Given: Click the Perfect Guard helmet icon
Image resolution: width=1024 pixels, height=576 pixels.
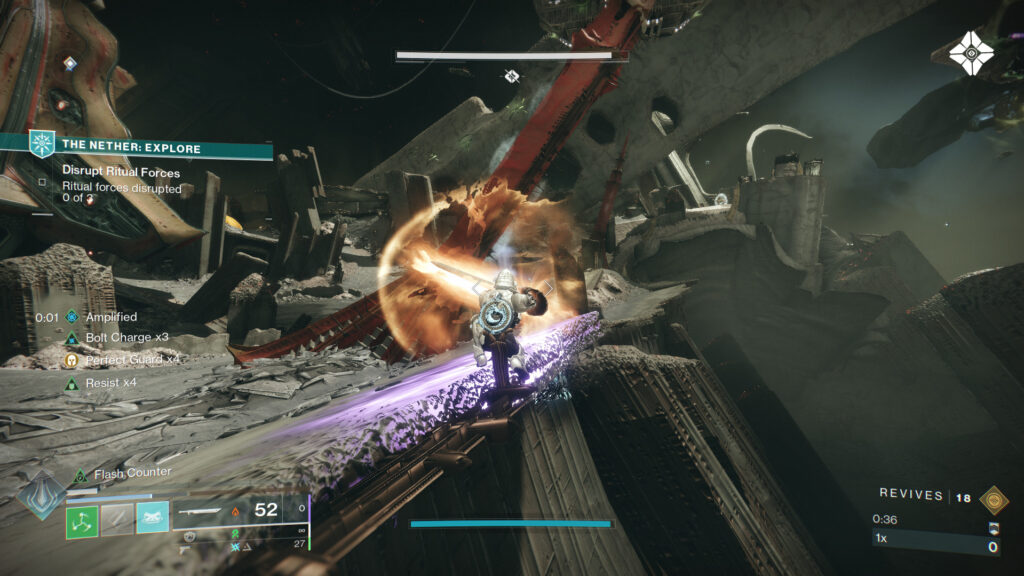Looking at the screenshot, I should pos(71,360).
